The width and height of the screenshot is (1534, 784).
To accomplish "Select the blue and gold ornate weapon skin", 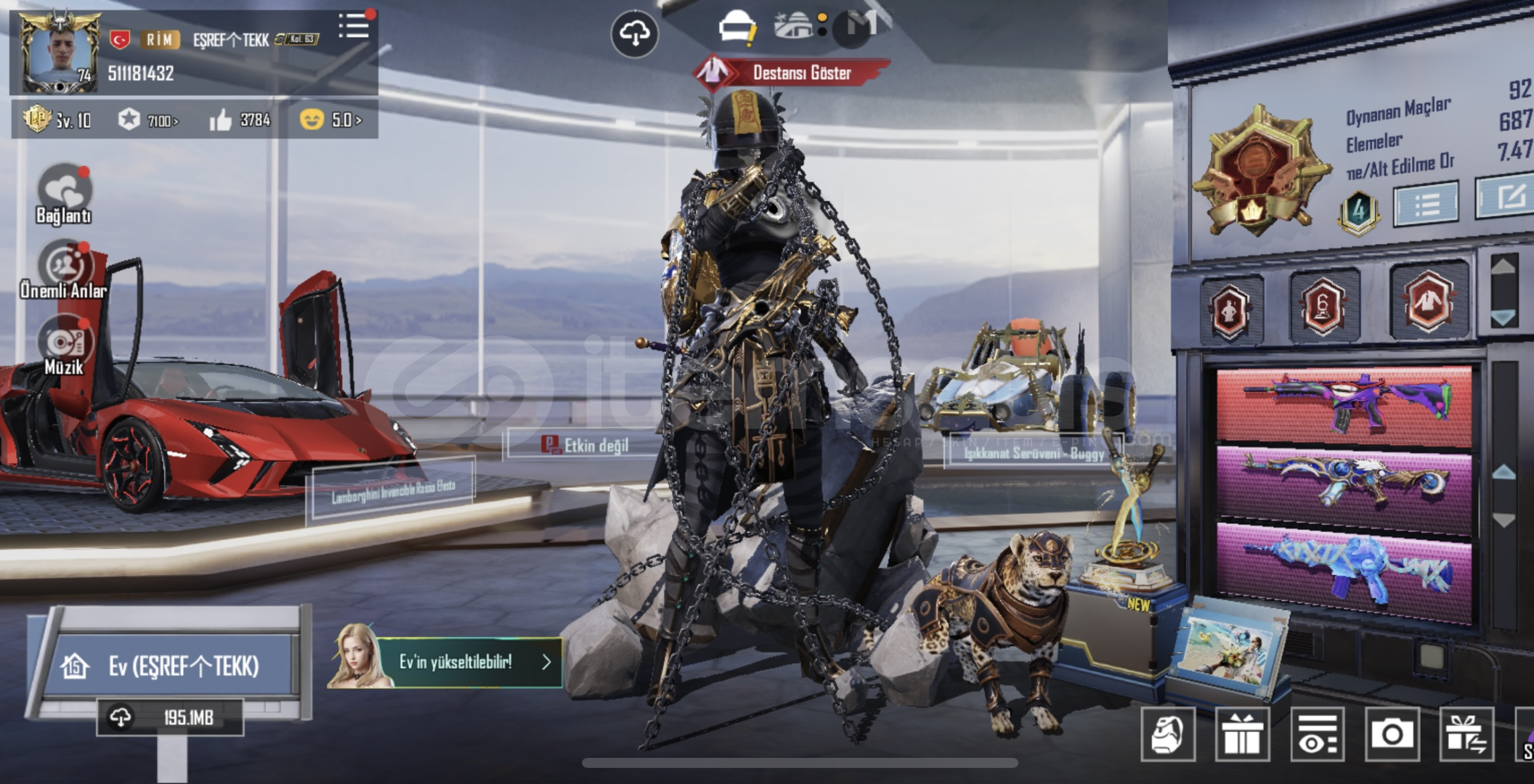I will (x=1344, y=482).
